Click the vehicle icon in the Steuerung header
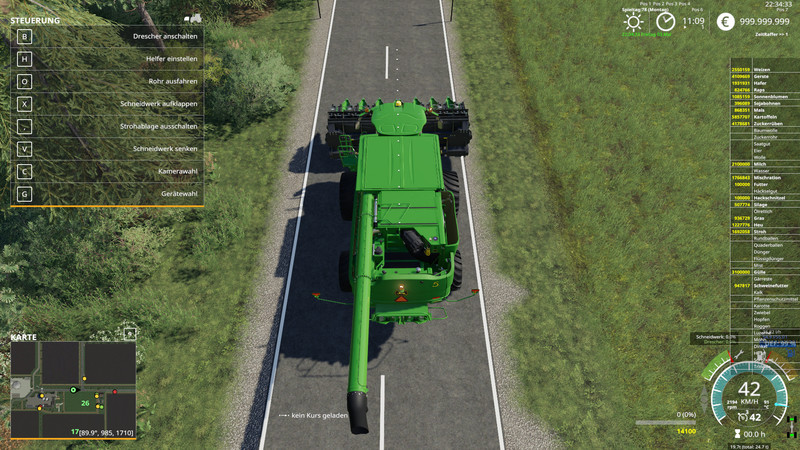 coord(193,18)
